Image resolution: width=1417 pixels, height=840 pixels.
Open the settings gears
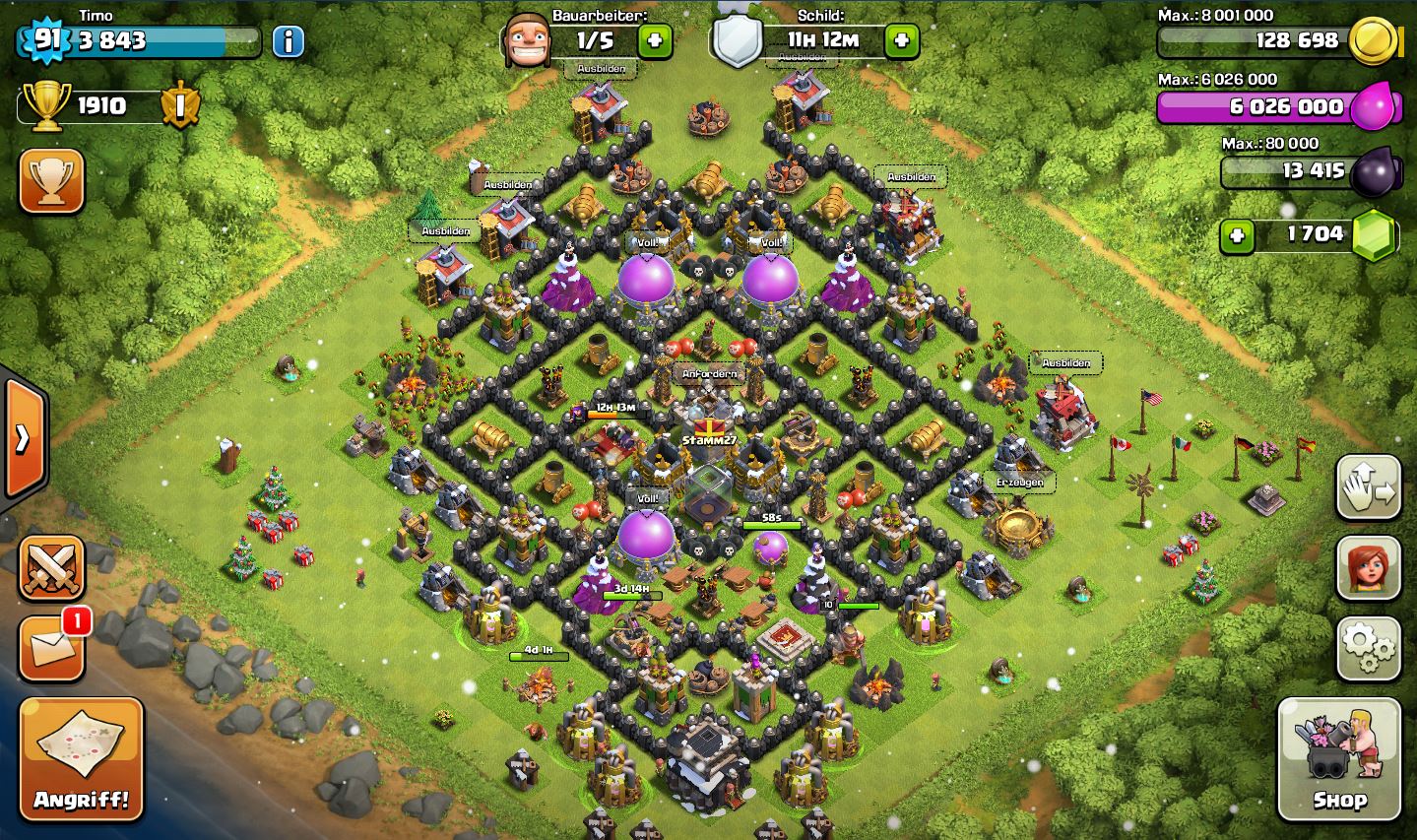click(x=1369, y=648)
